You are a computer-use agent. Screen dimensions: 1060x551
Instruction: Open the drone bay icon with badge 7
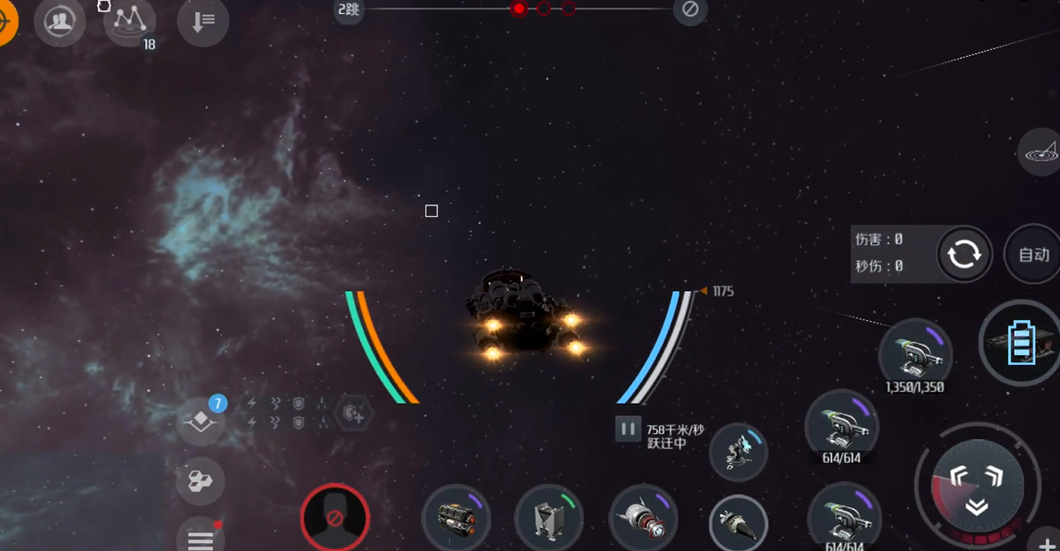(202, 422)
